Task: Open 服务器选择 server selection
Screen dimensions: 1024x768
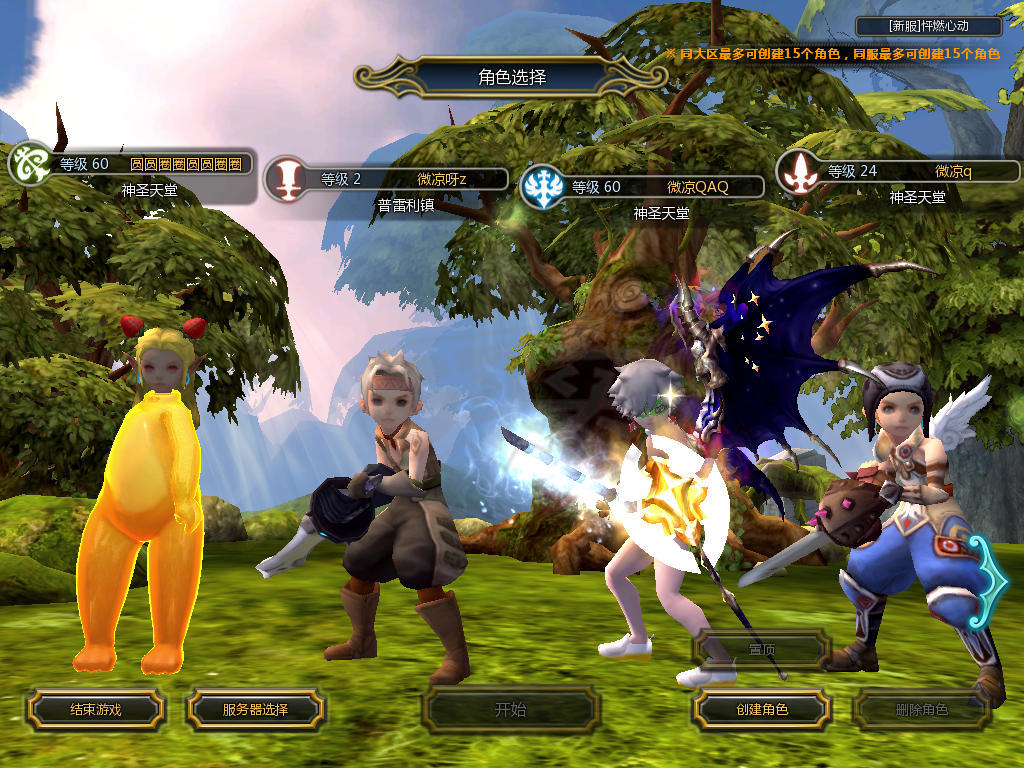Action: 255,710
